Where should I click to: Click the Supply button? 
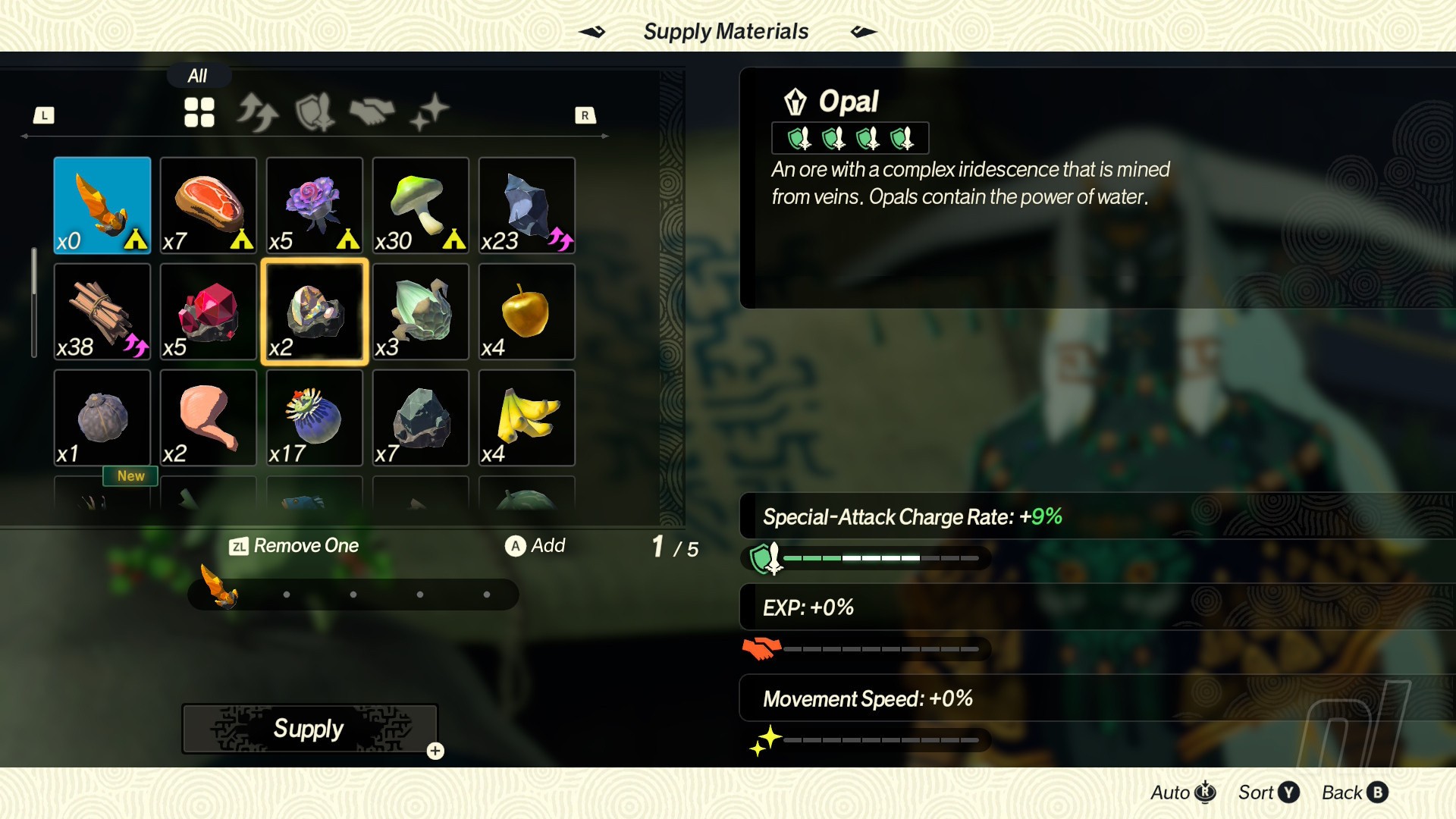[309, 729]
